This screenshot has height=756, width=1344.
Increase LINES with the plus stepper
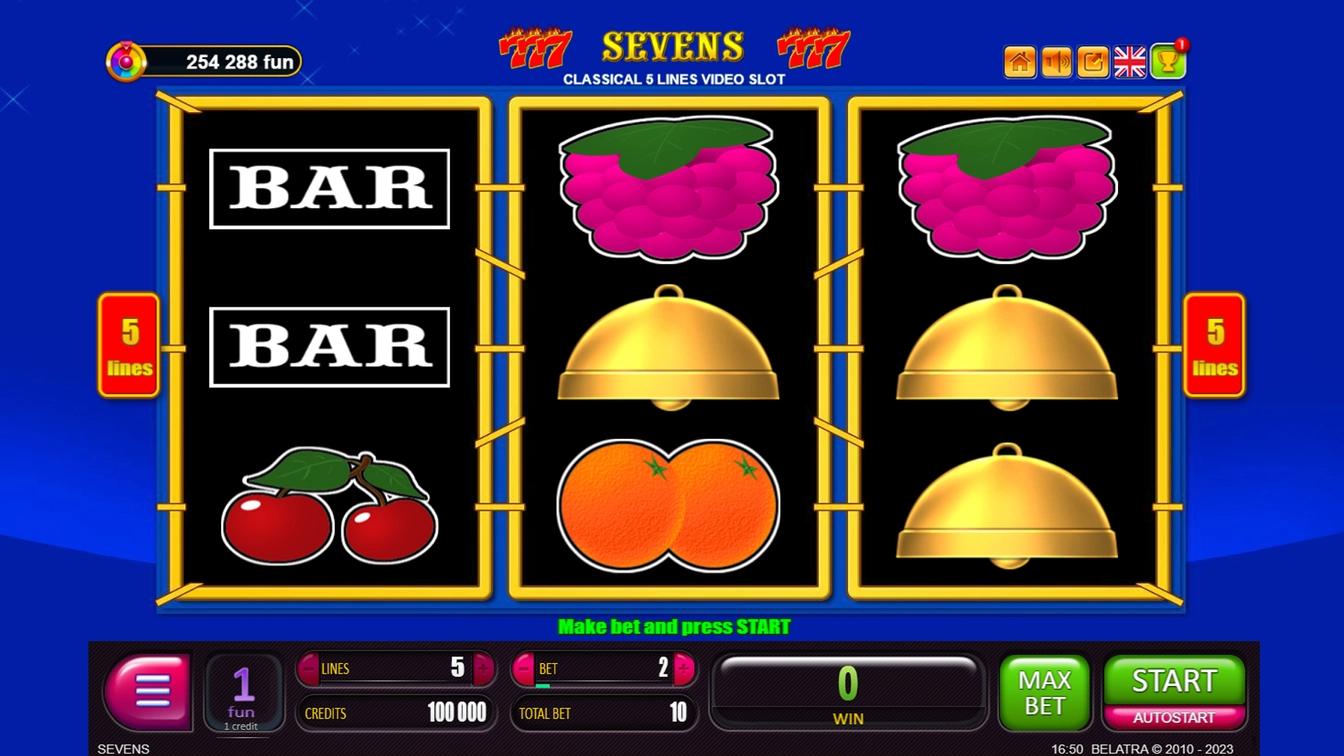482,668
